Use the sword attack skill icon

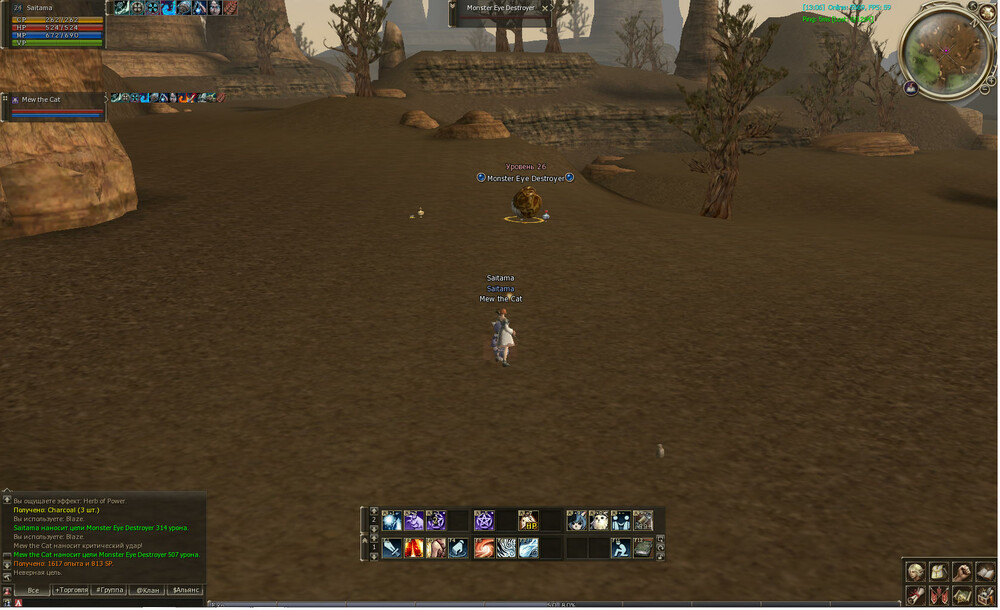pyautogui.click(x=391, y=547)
